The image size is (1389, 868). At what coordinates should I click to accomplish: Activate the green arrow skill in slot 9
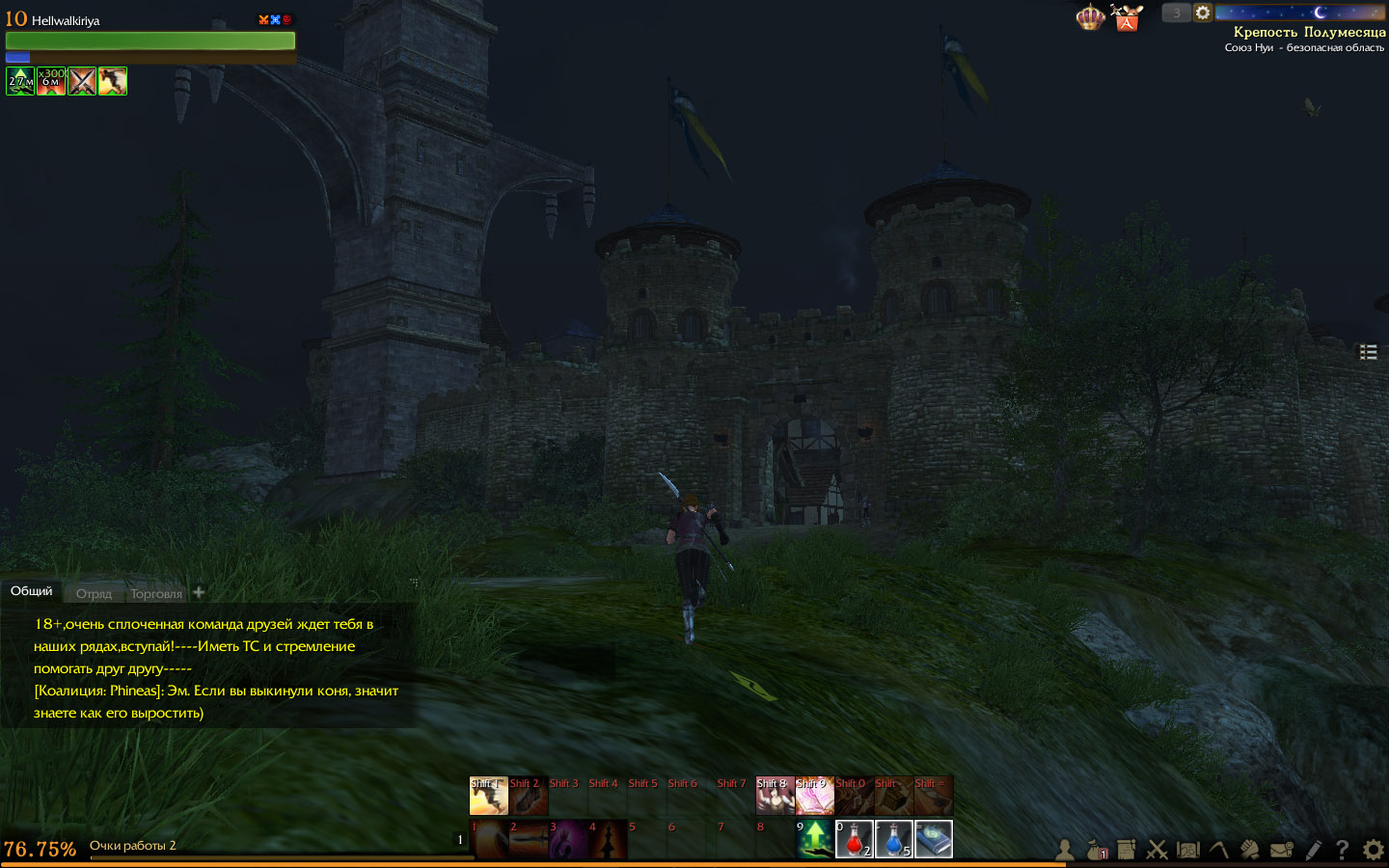(814, 839)
